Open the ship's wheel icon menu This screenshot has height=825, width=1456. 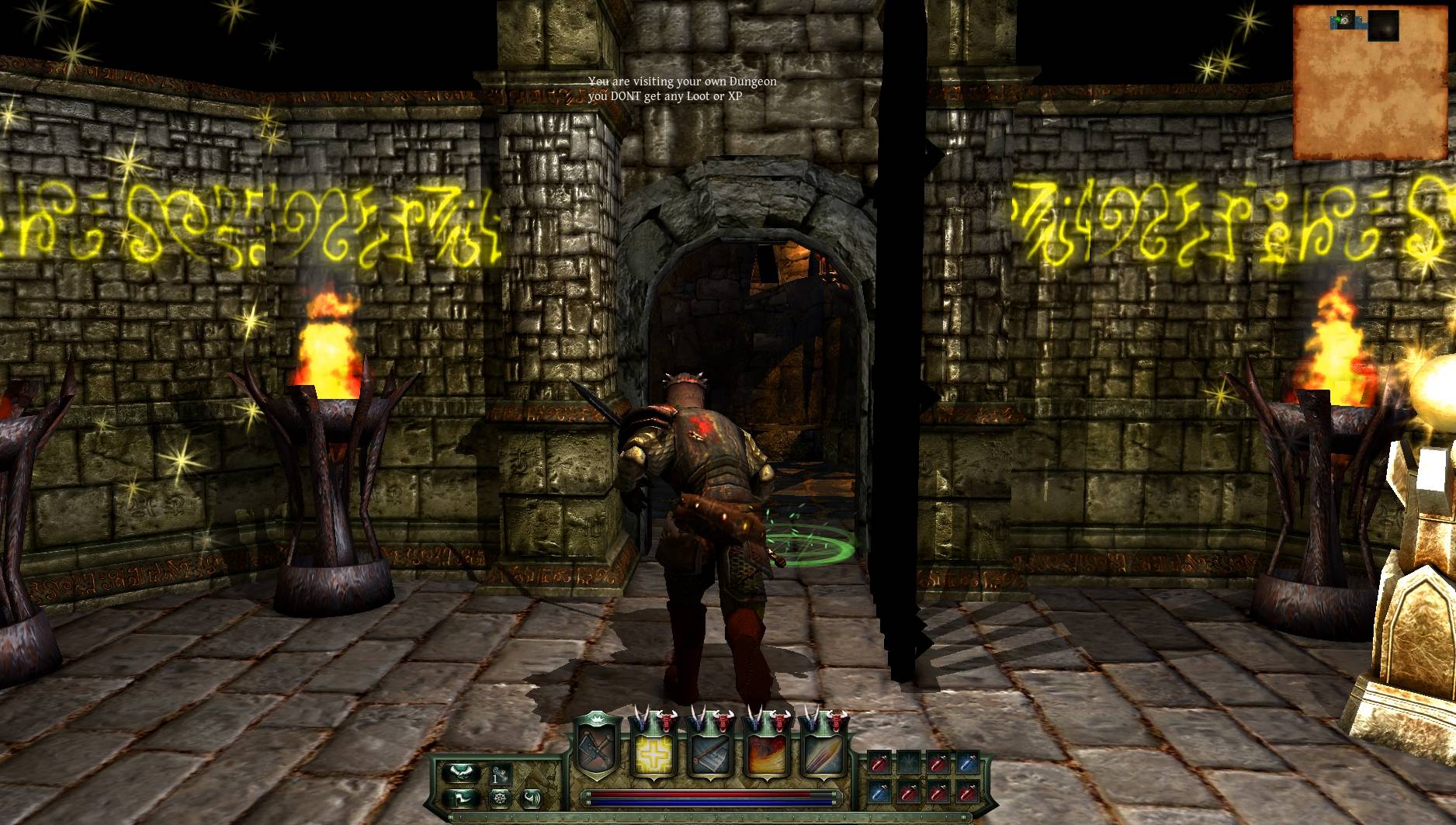pos(500,799)
